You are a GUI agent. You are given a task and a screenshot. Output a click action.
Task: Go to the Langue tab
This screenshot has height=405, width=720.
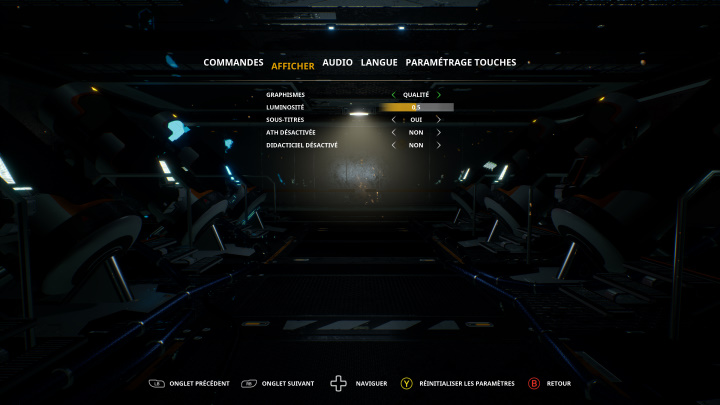click(x=379, y=62)
